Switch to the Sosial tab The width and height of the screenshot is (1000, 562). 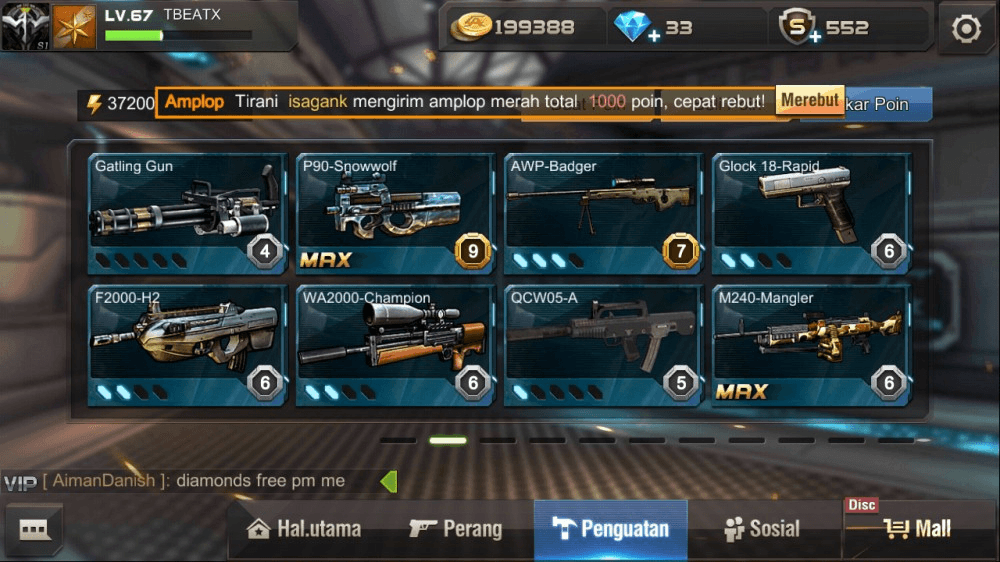(762, 529)
